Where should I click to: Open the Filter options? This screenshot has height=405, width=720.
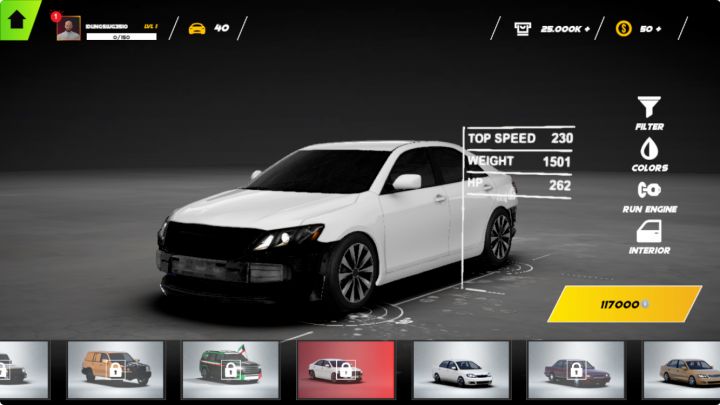pyautogui.click(x=649, y=113)
